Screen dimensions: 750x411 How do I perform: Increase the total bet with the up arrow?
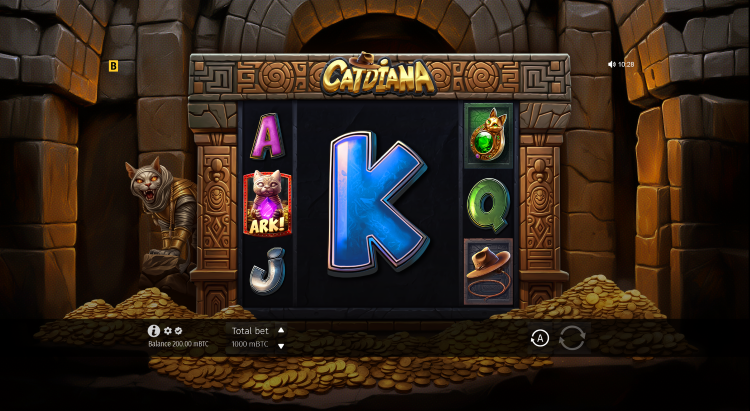(281, 330)
